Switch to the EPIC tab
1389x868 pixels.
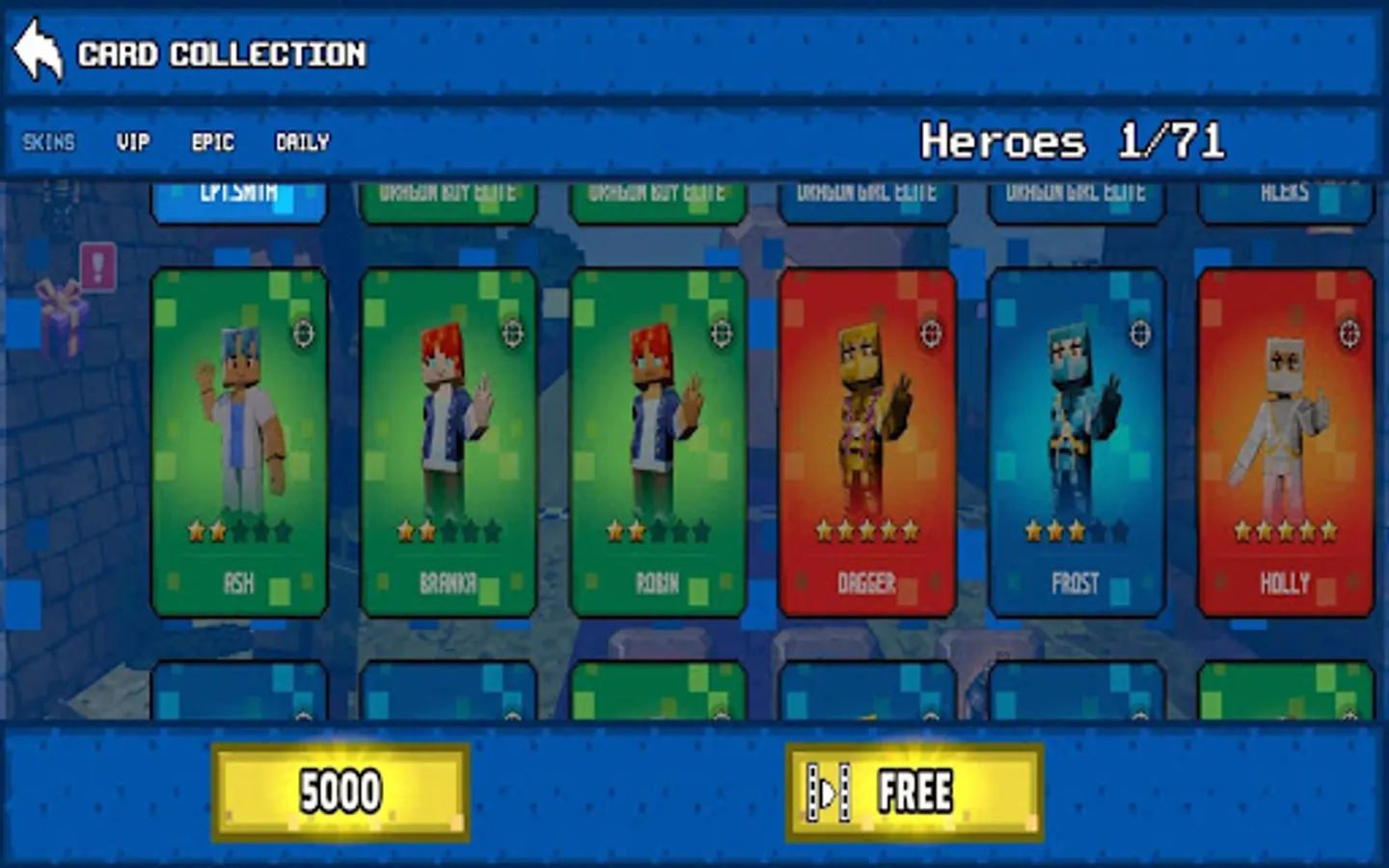pyautogui.click(x=211, y=143)
